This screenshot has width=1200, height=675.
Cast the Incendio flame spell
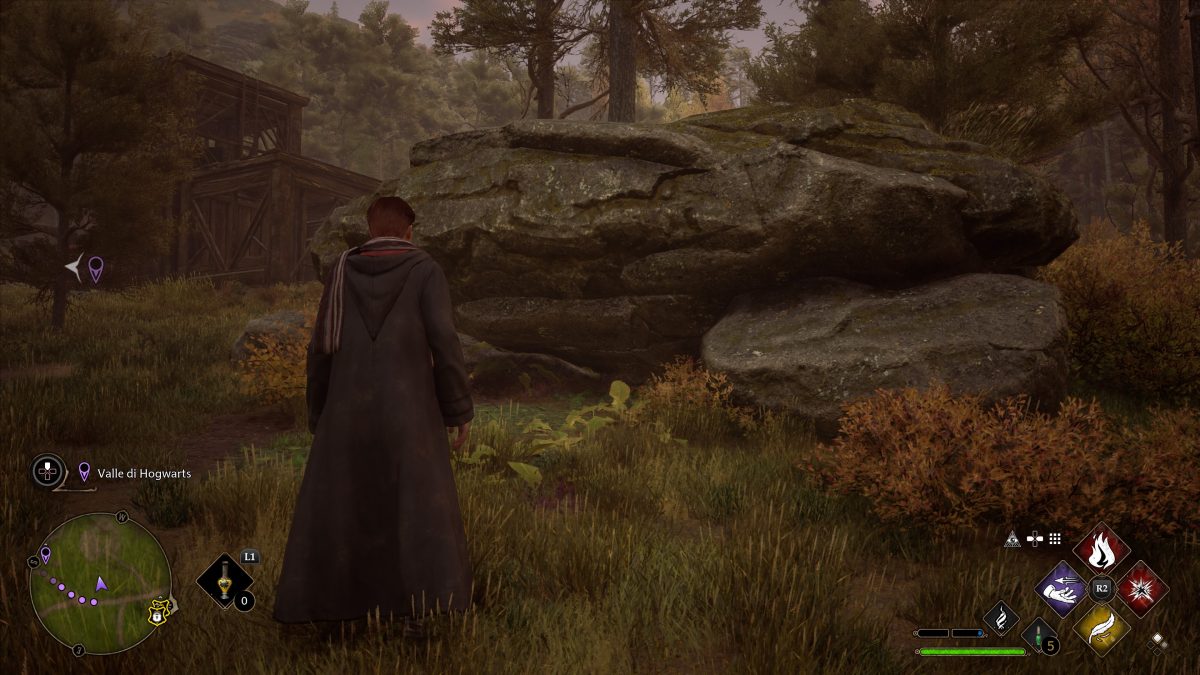point(1101,549)
